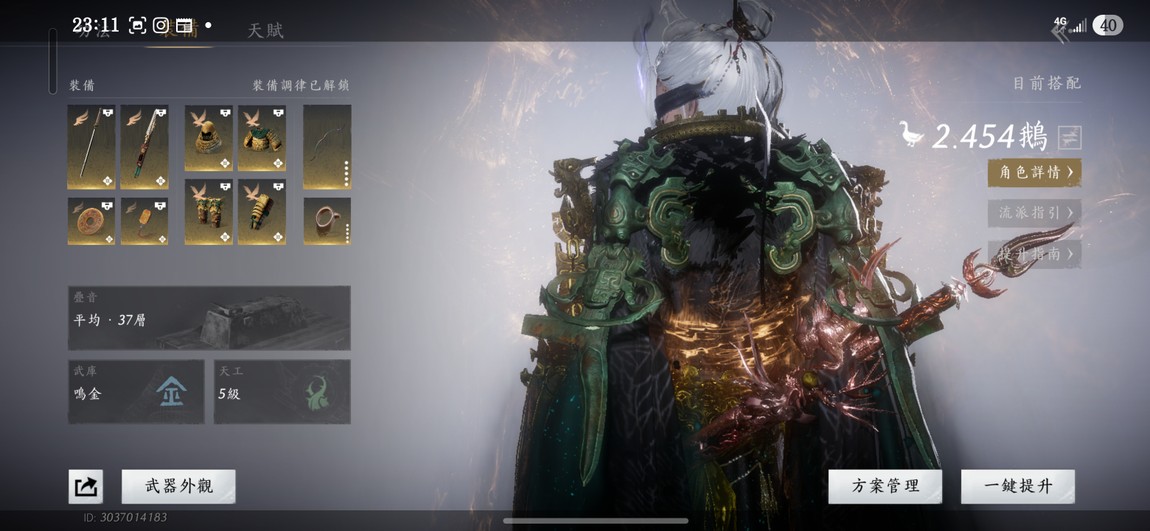Select the clay cup equipment slot
1150x531 pixels.
[x=327, y=221]
